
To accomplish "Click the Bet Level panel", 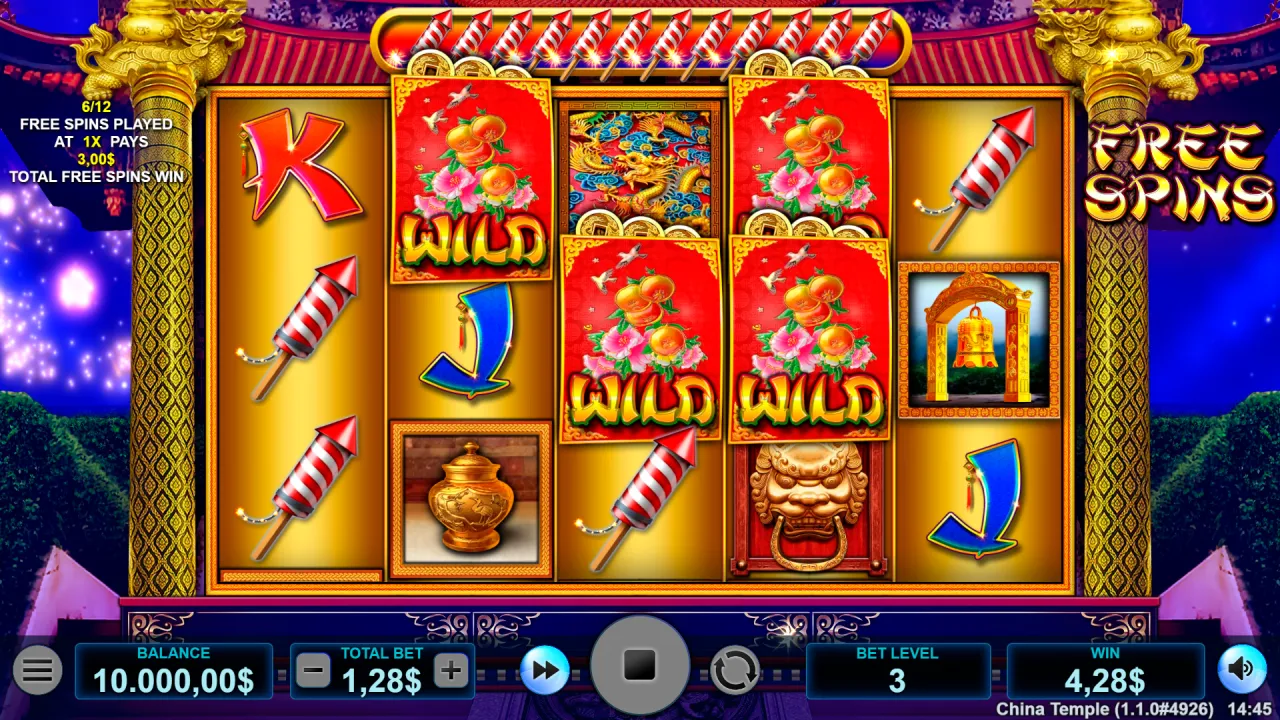I will [897, 671].
